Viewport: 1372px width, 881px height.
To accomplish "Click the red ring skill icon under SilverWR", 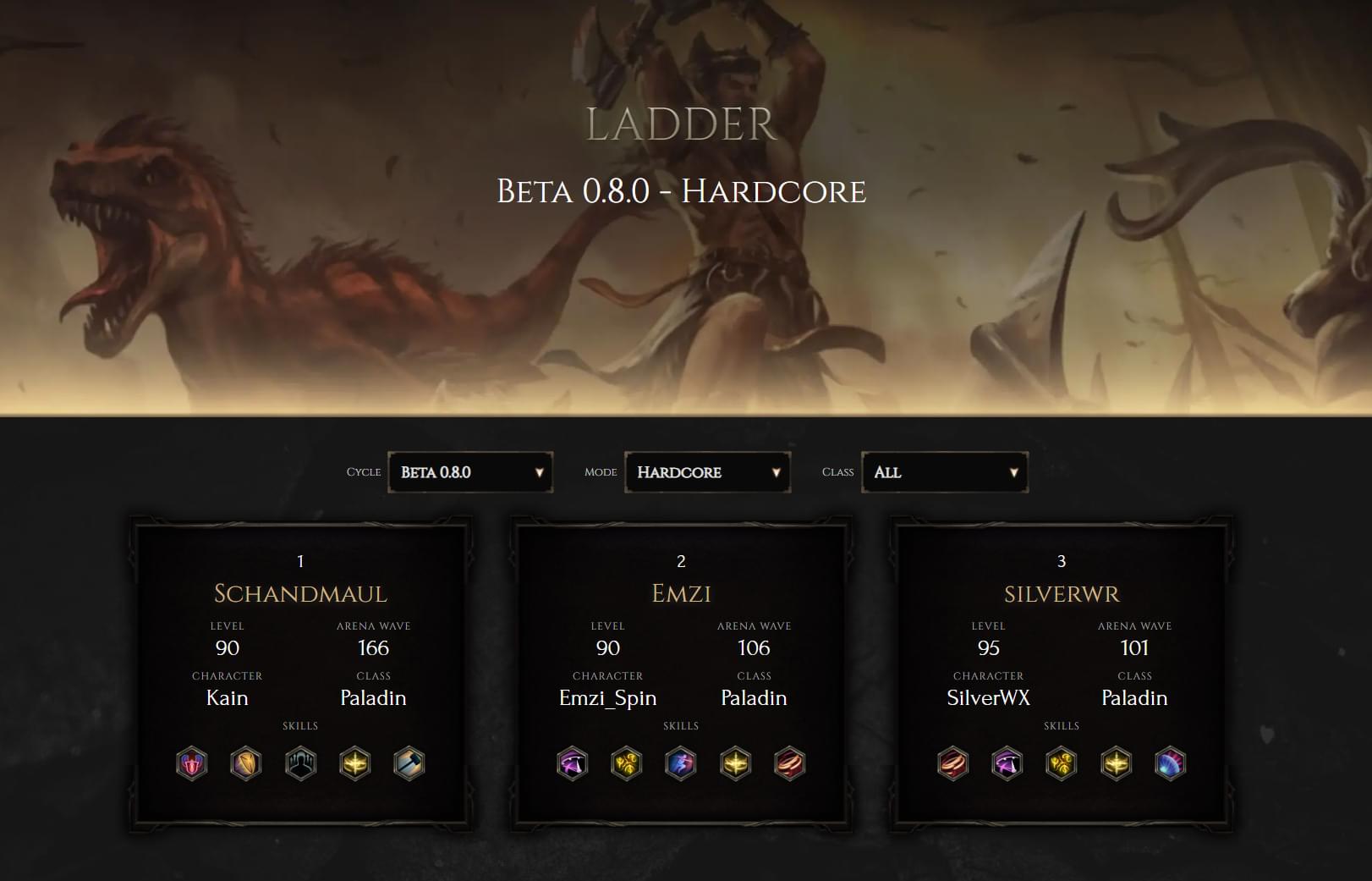I will (953, 763).
